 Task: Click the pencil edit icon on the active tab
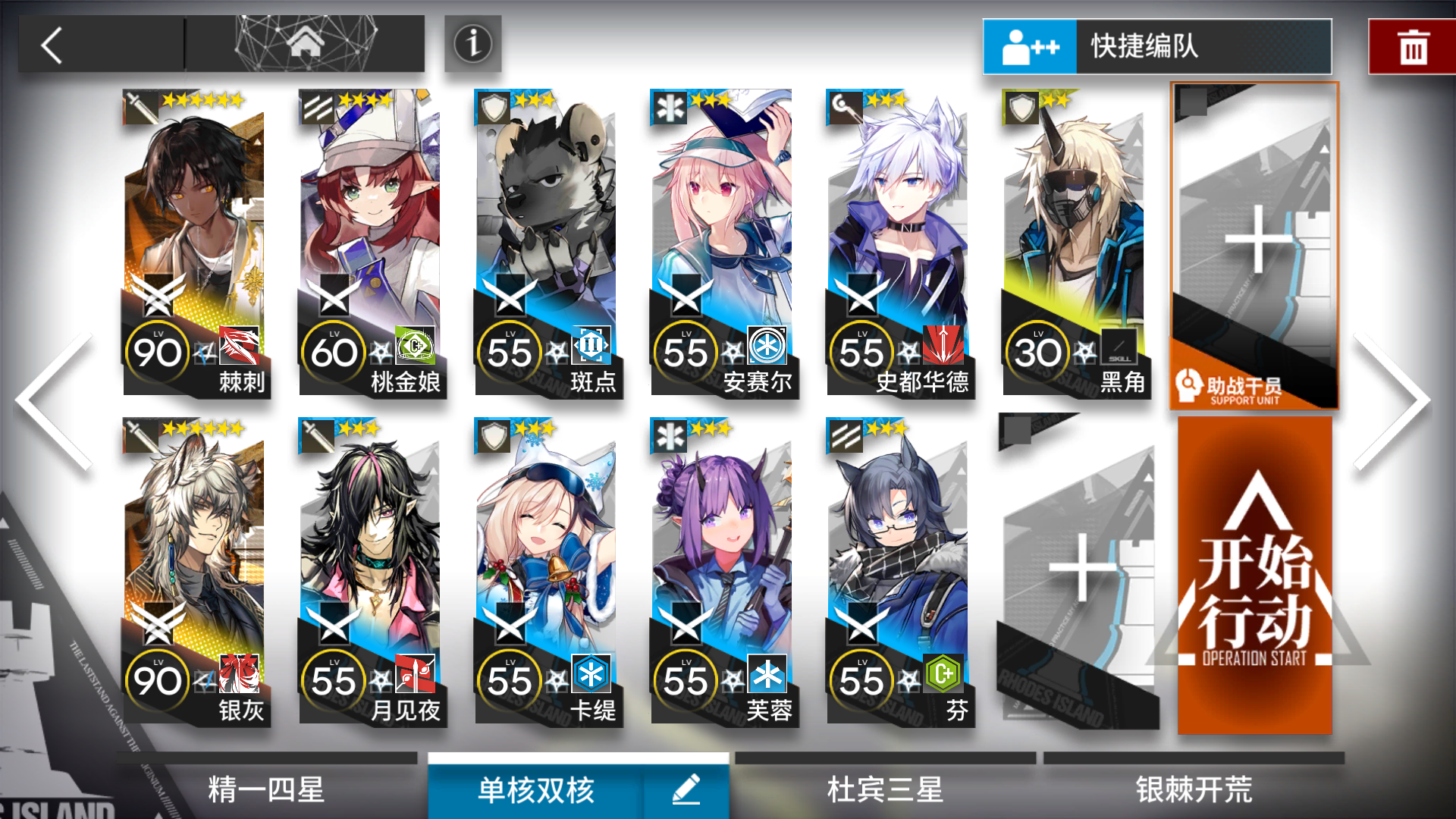click(686, 789)
